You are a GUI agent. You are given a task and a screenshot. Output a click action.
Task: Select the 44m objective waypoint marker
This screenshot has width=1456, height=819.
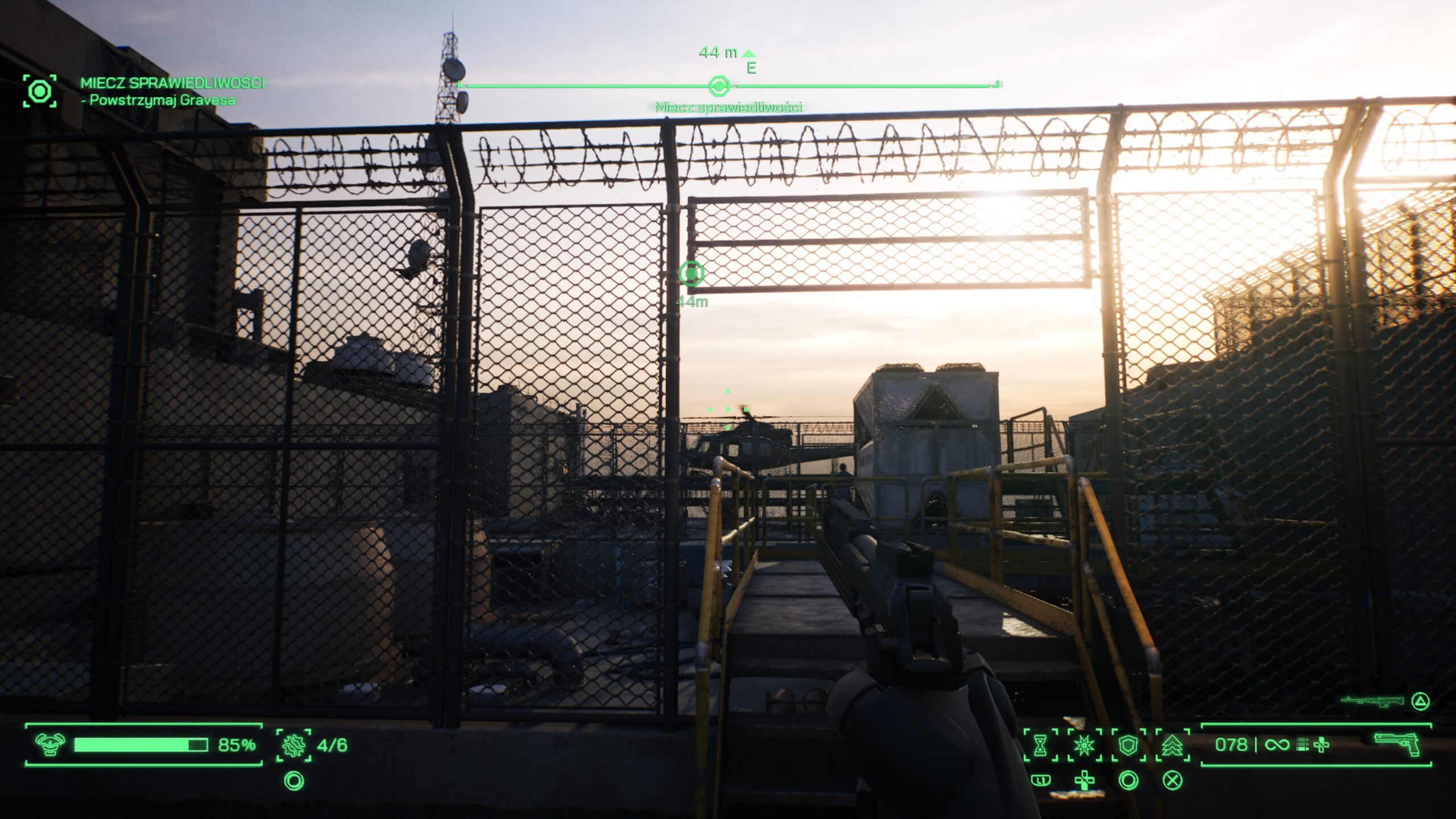coord(691,274)
